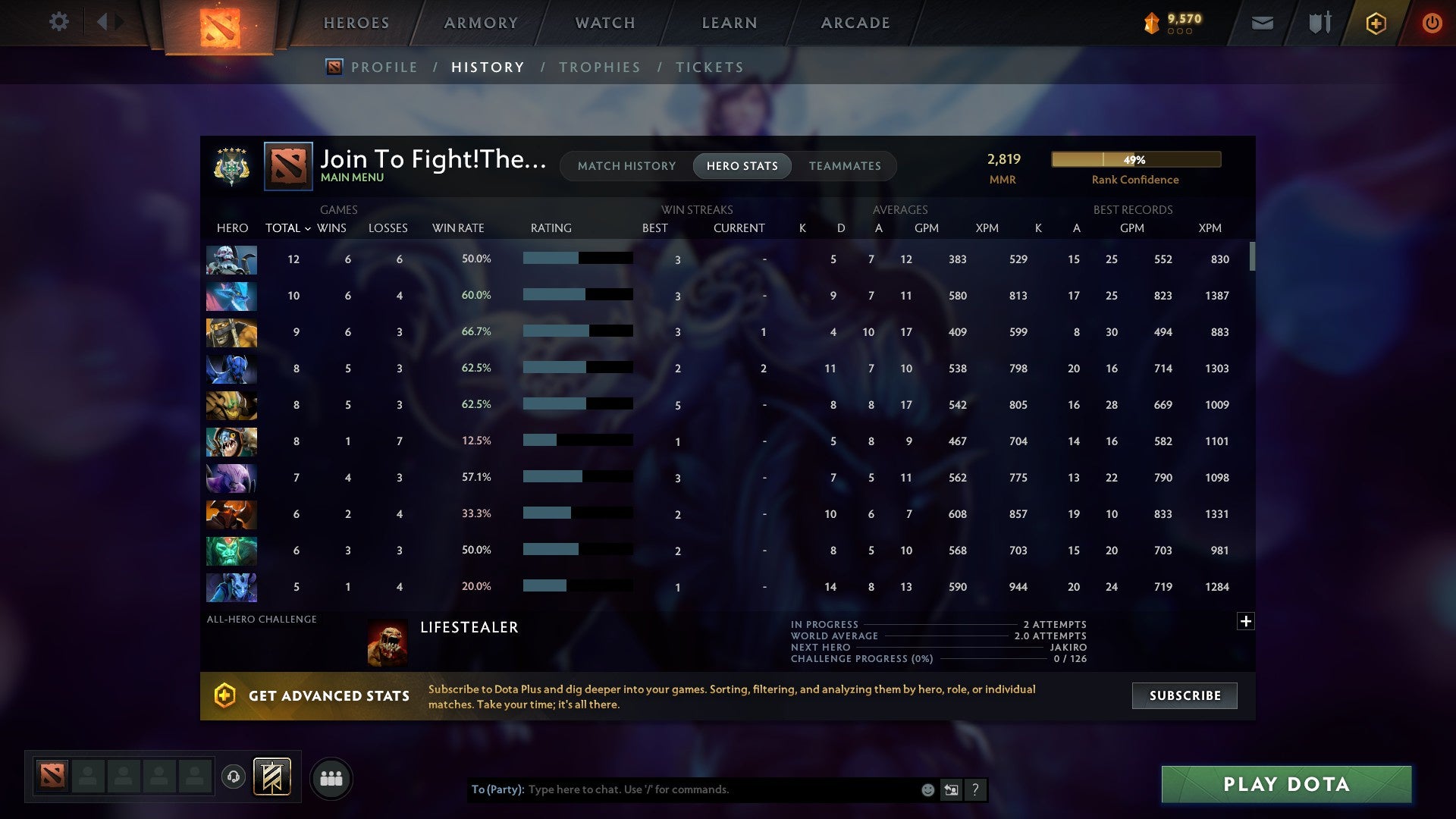
Task: Open the Dota Plus hexagonal plus icon
Action: point(1376,23)
